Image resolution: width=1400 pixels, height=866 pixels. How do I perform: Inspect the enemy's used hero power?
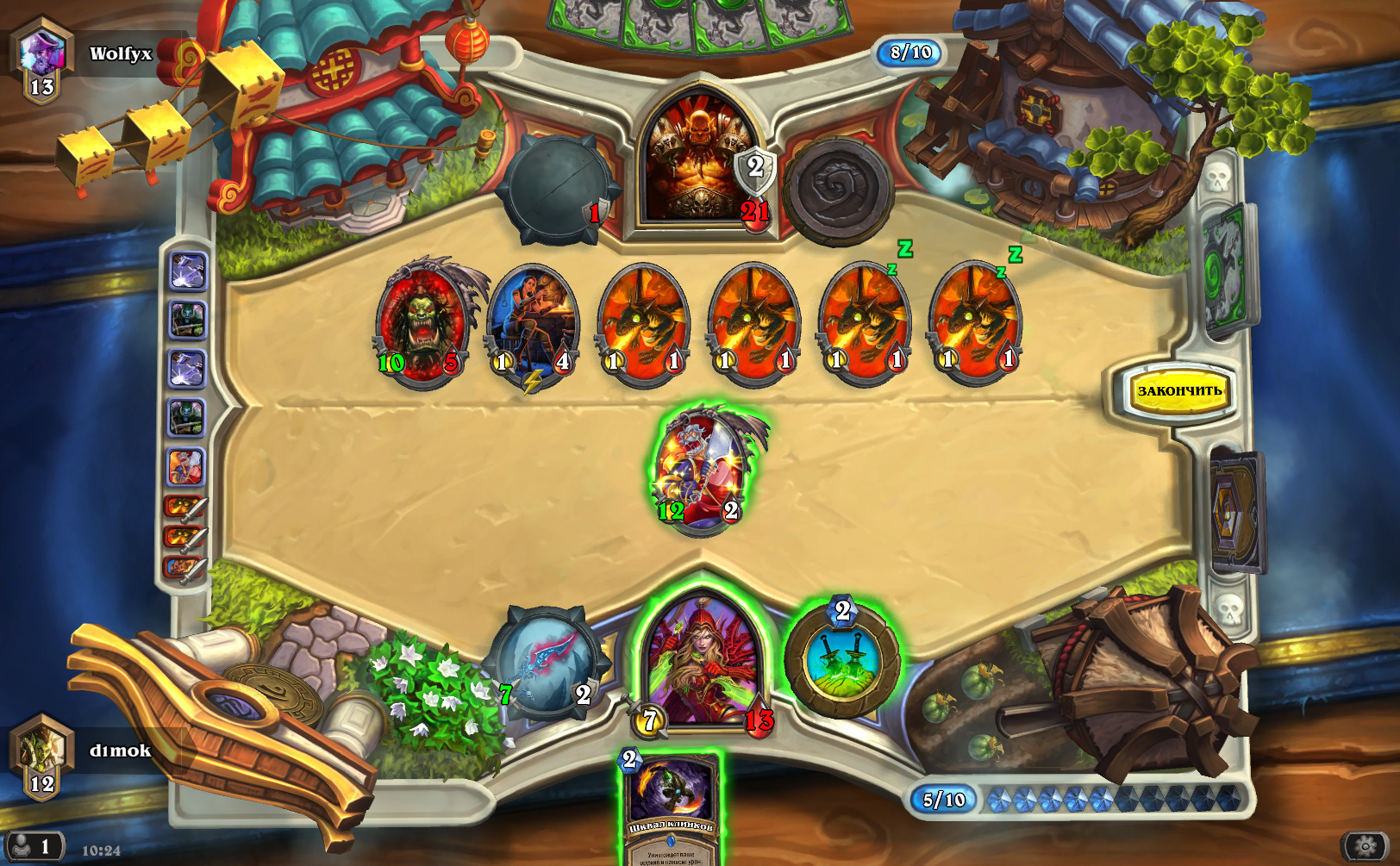pos(837,190)
